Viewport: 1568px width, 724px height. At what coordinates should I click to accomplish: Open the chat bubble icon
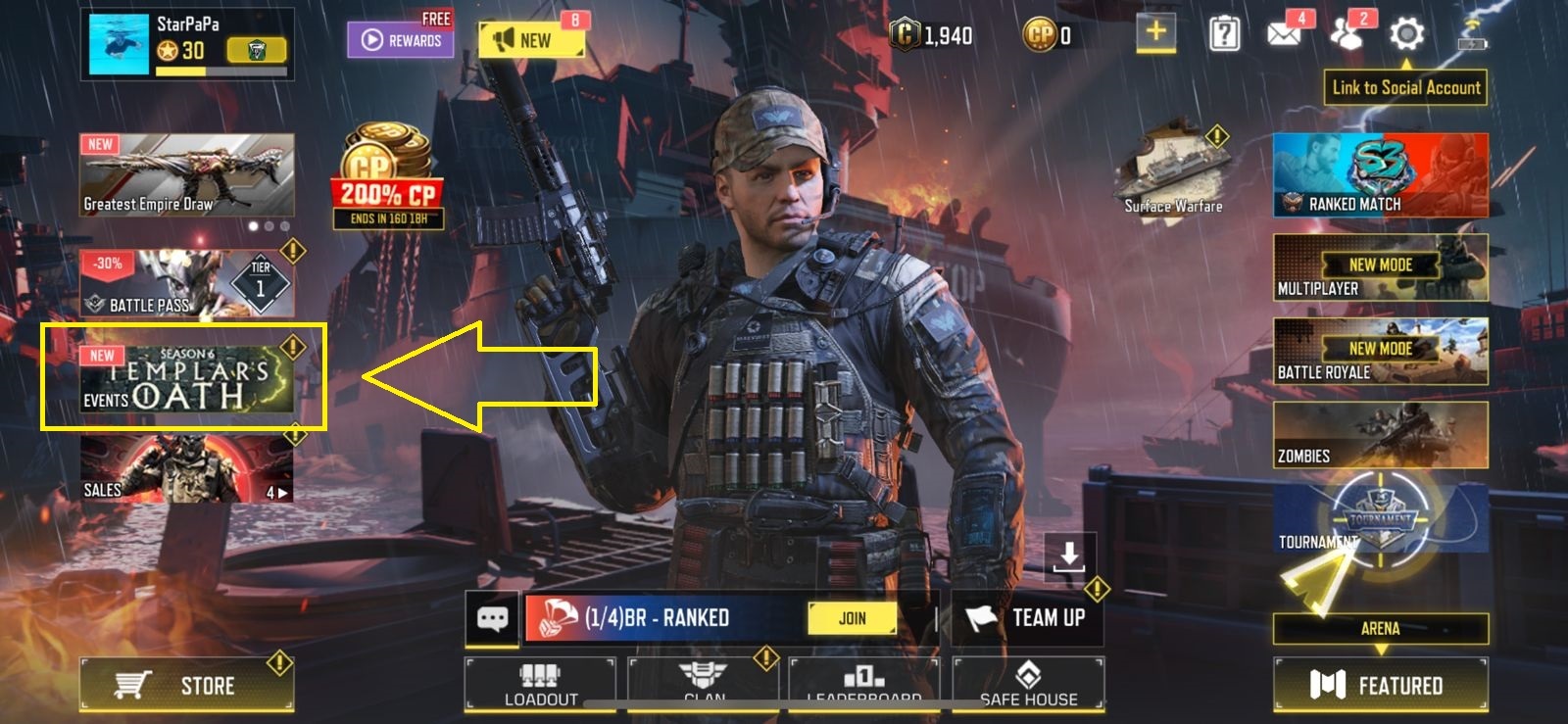(x=493, y=618)
